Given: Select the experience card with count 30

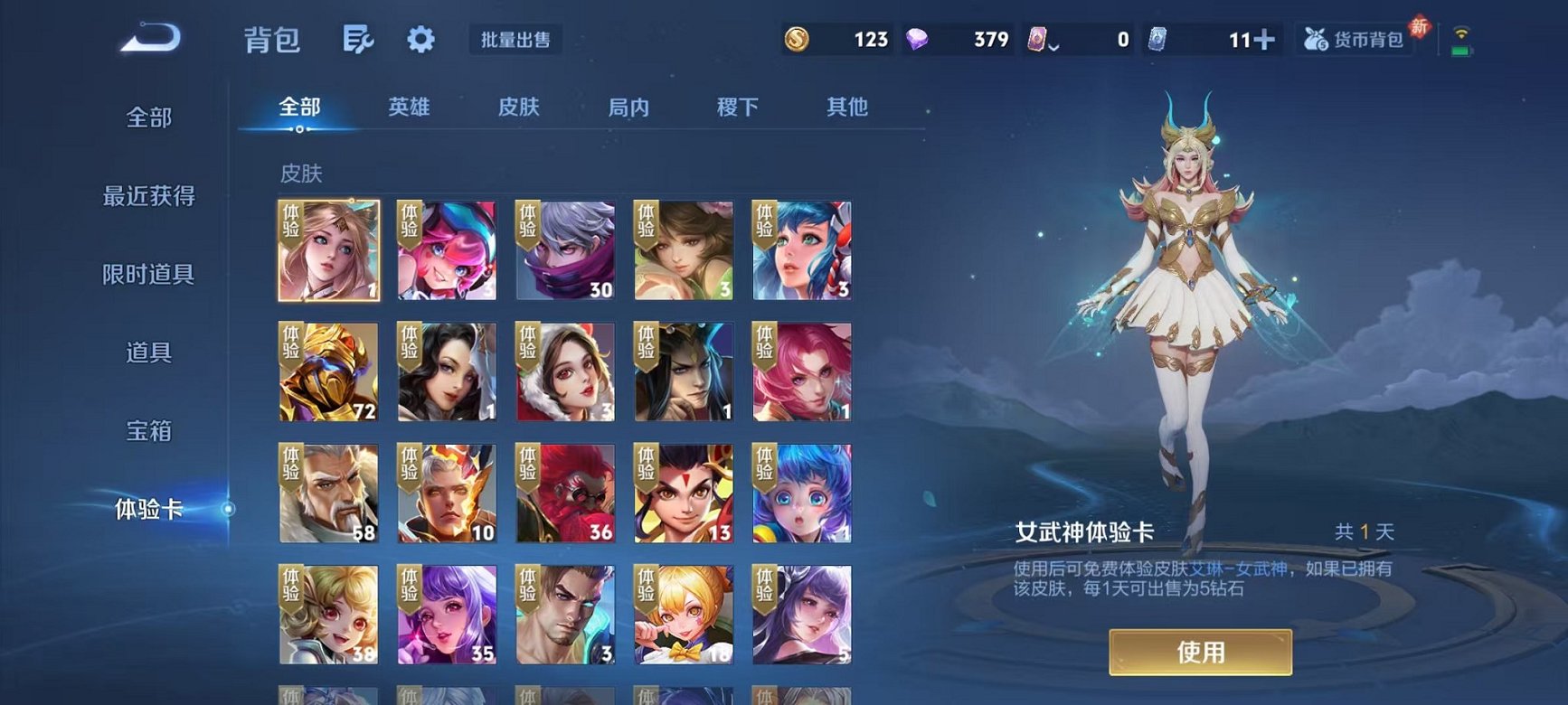Looking at the screenshot, I should click(566, 249).
